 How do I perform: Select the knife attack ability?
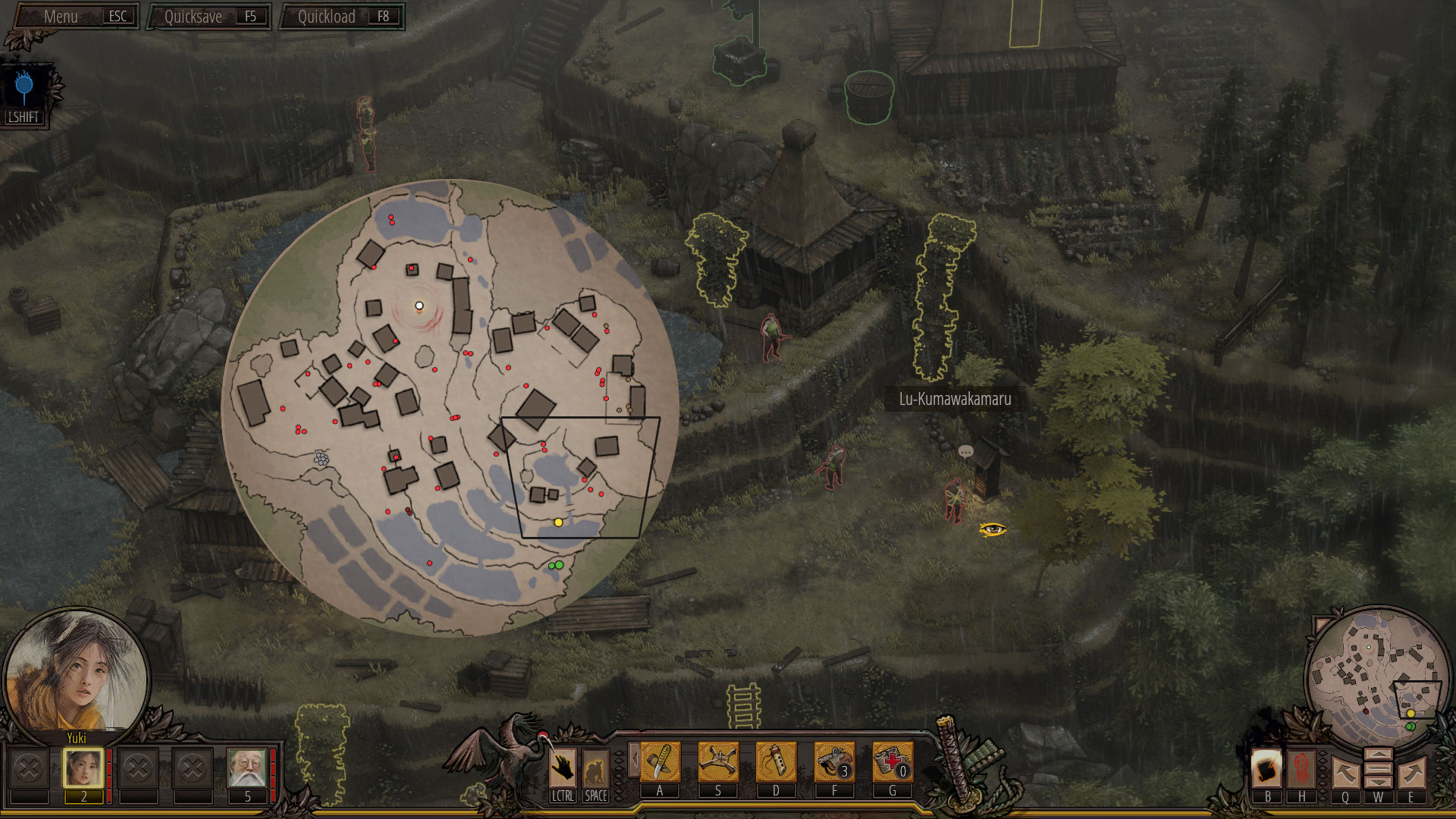pos(660,762)
